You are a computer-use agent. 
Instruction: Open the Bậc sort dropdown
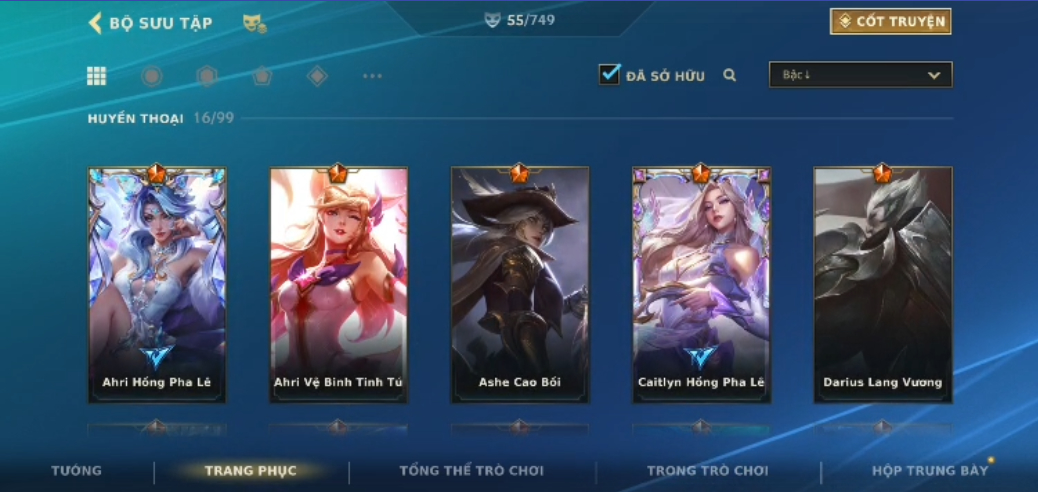(860, 75)
